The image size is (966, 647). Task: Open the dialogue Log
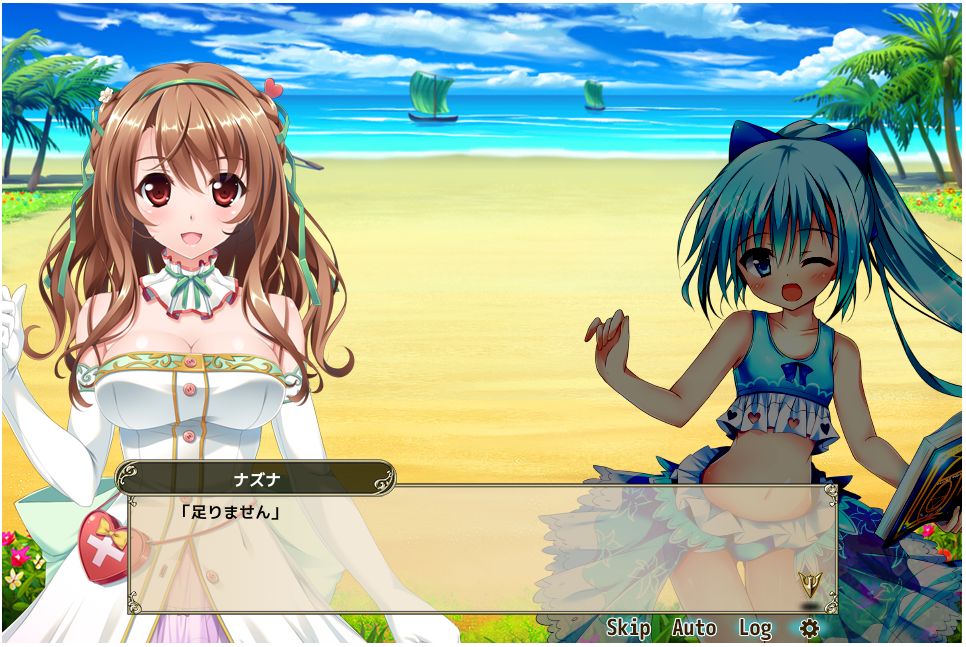[755, 628]
